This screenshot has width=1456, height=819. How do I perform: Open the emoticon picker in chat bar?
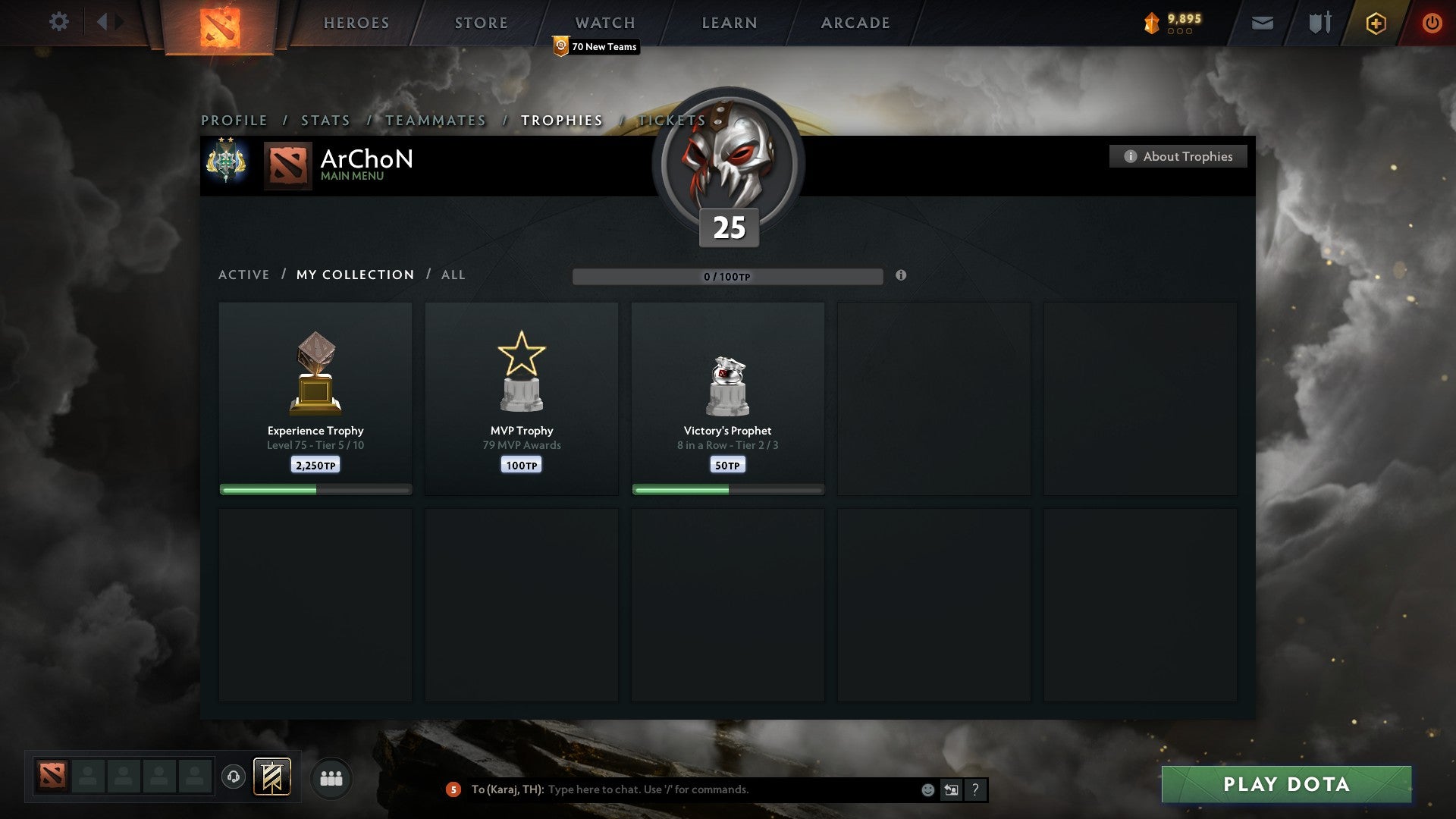(927, 789)
